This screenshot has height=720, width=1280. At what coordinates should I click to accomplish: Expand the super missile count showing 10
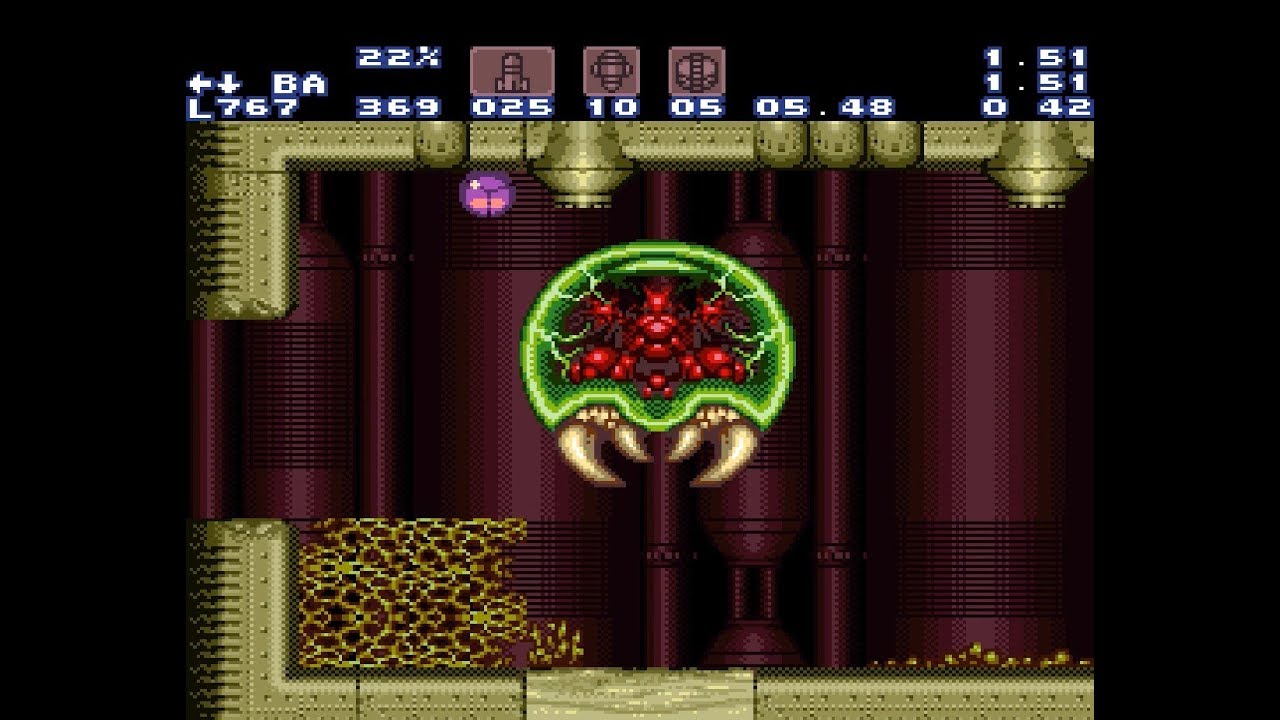tap(613, 108)
